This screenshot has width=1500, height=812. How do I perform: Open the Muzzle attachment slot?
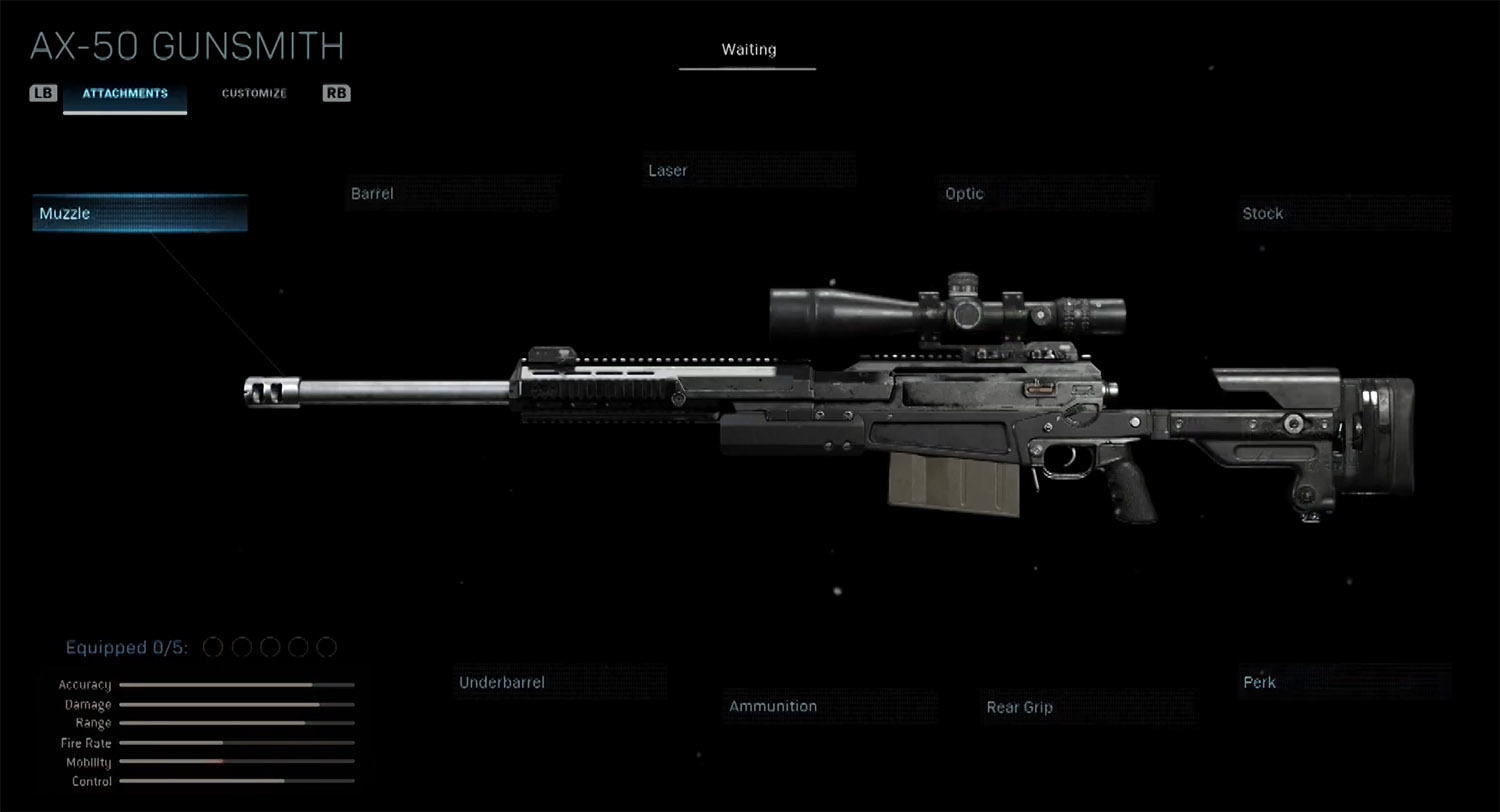point(139,212)
